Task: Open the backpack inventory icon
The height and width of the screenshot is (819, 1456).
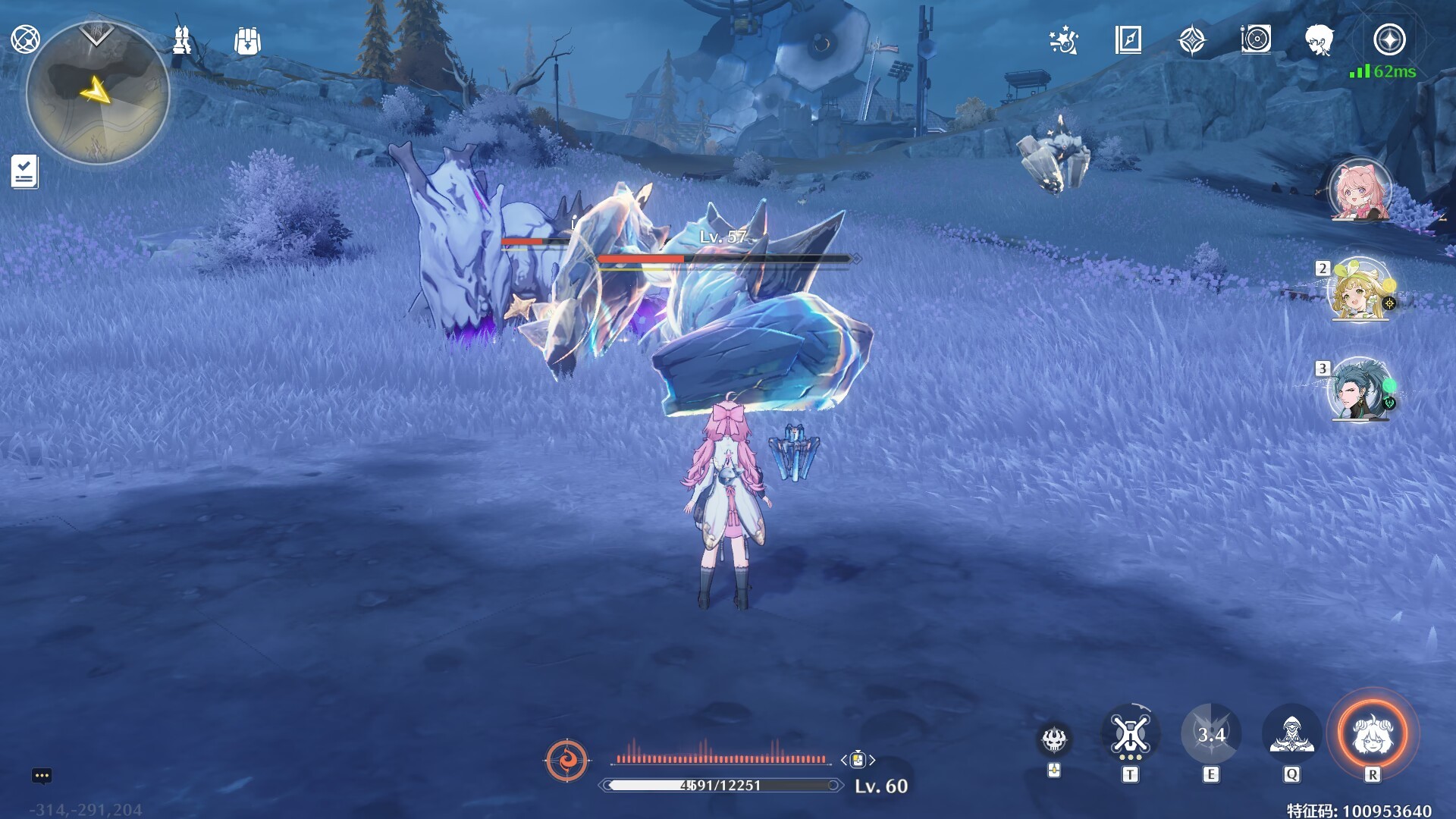Action: point(248,41)
